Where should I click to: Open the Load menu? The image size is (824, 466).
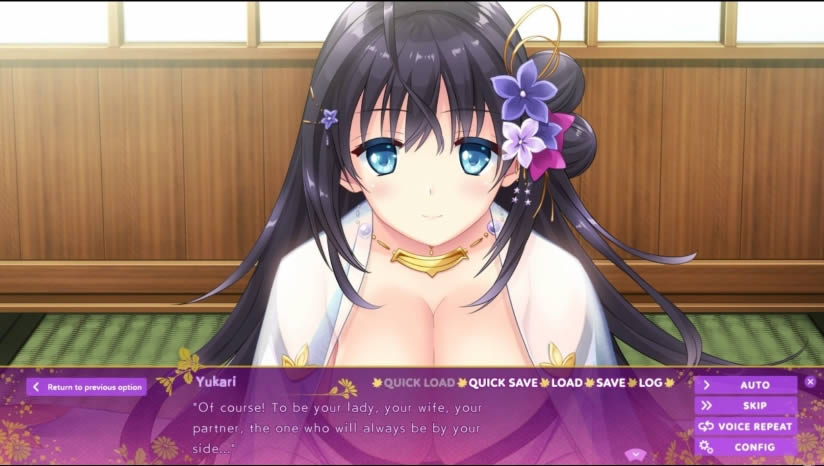coord(567,382)
